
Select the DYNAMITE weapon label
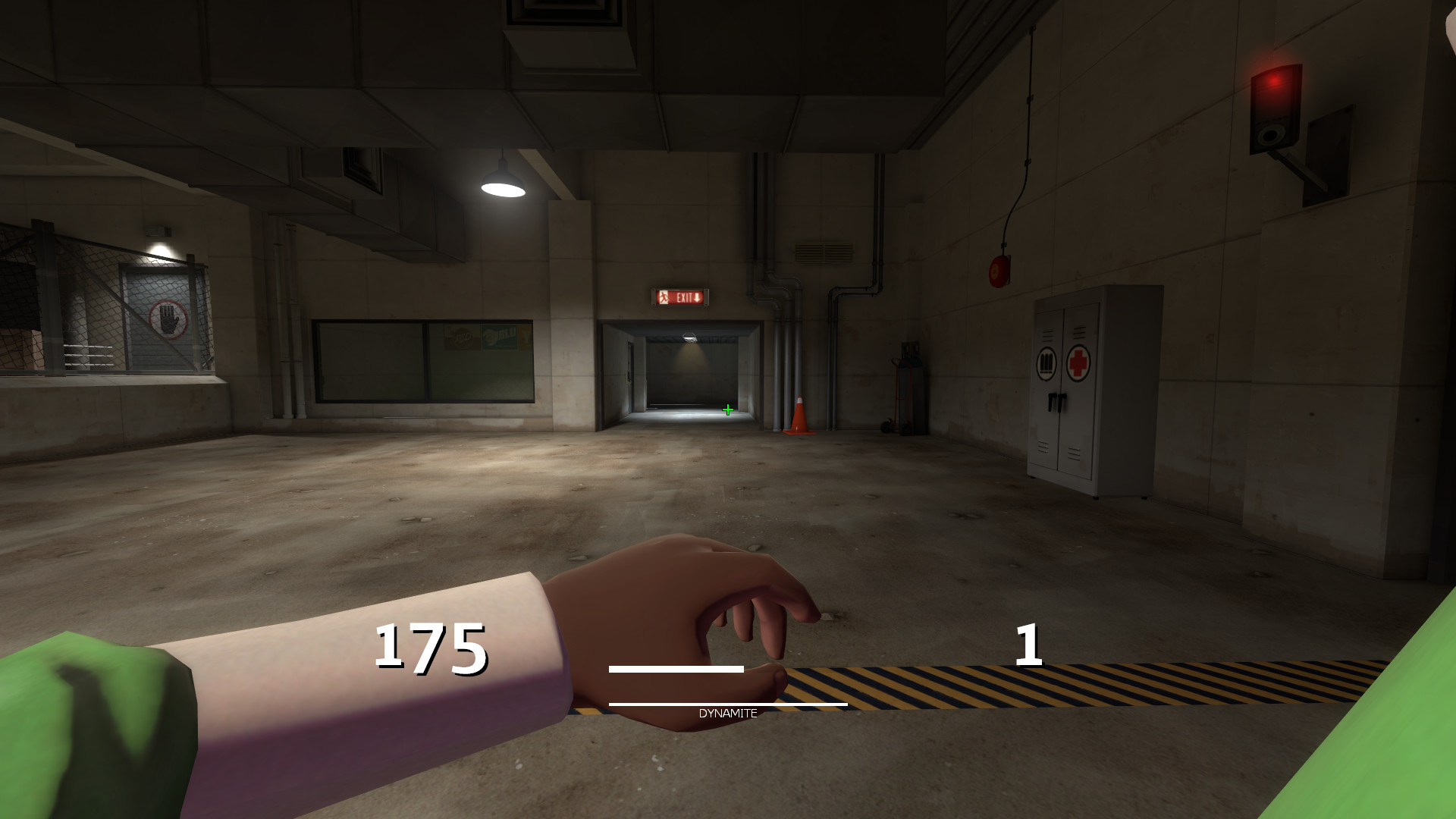727,713
